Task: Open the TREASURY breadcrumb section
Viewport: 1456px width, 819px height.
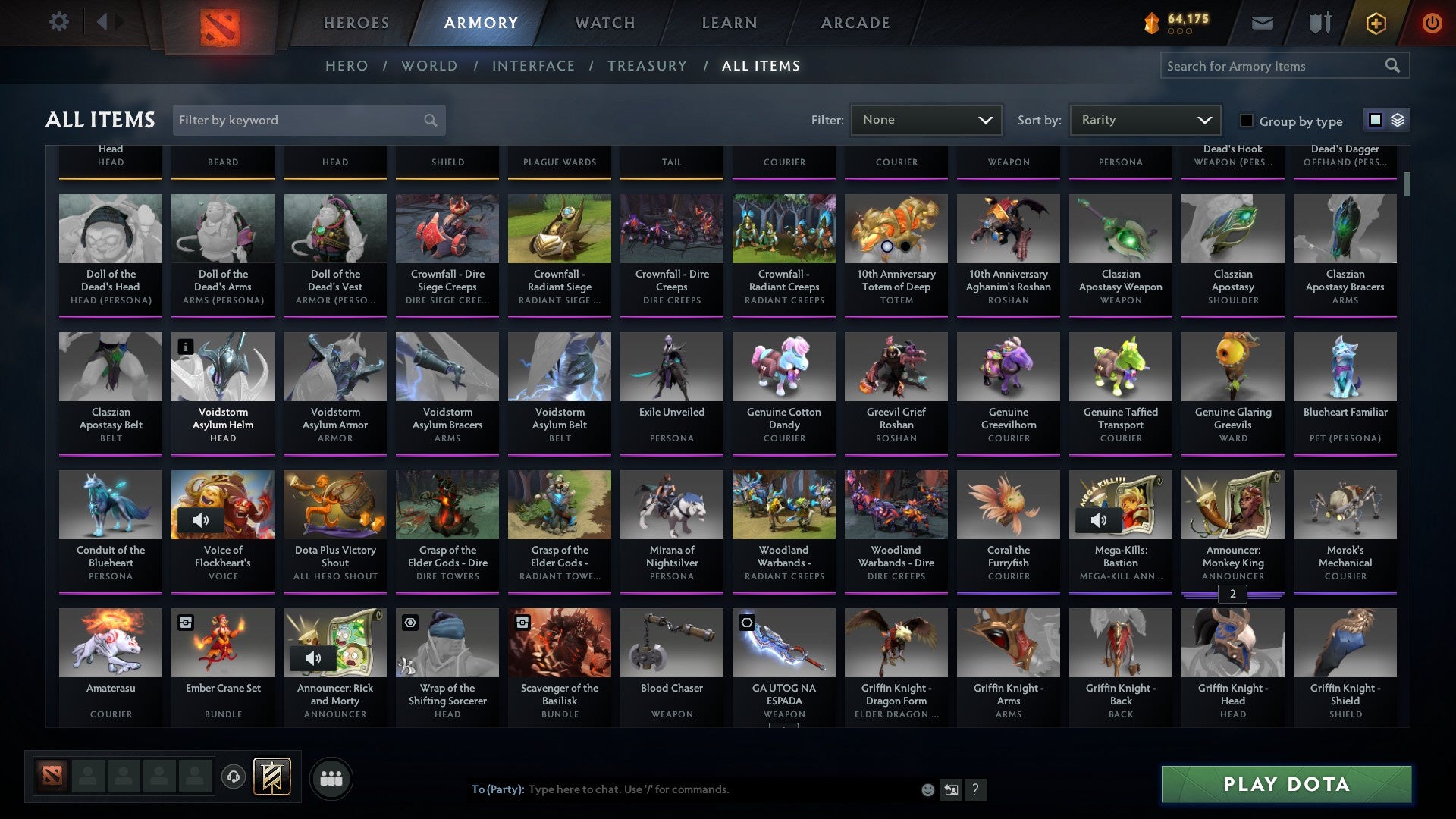Action: (648, 66)
